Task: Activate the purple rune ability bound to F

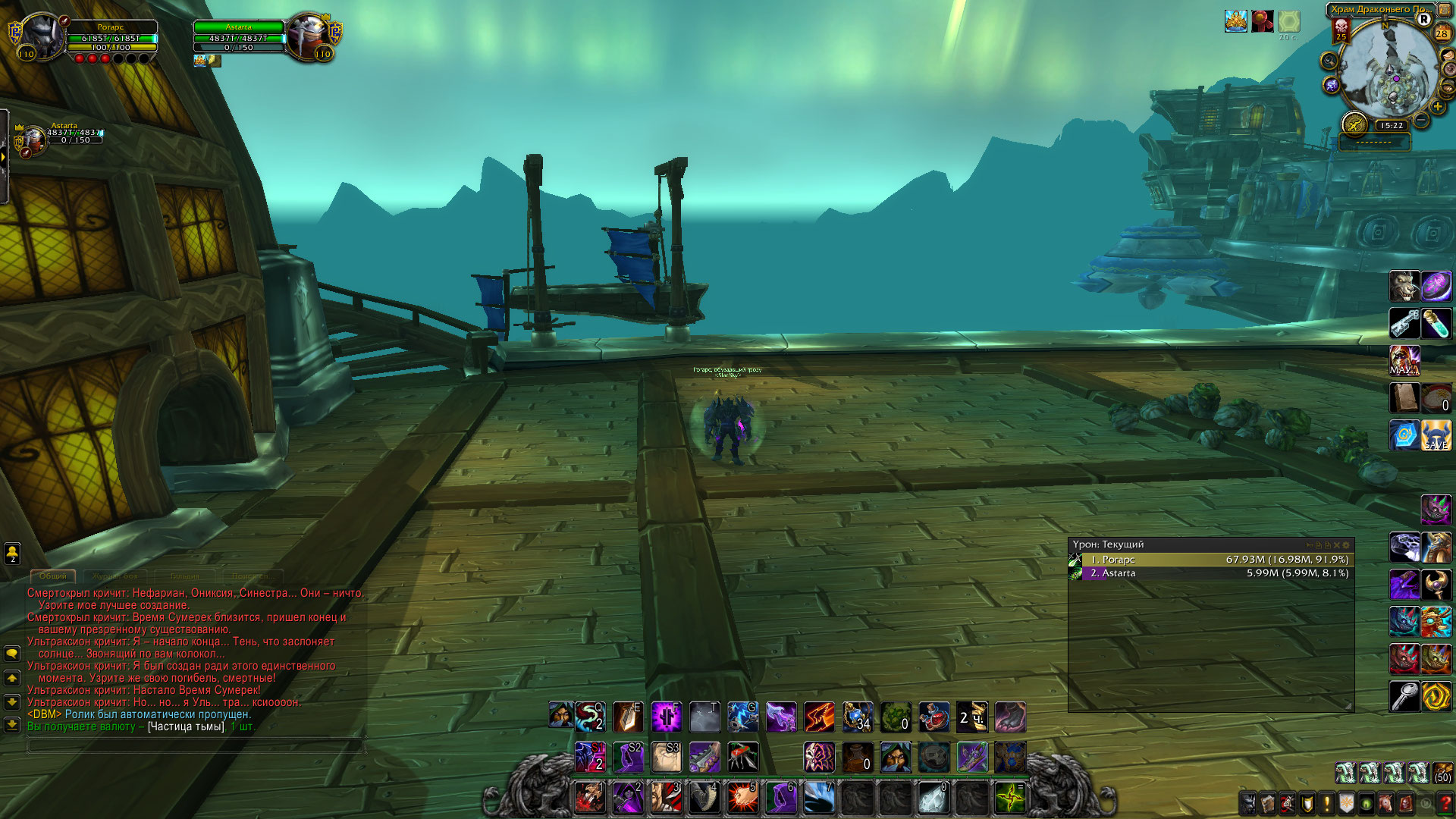Action: [666, 717]
